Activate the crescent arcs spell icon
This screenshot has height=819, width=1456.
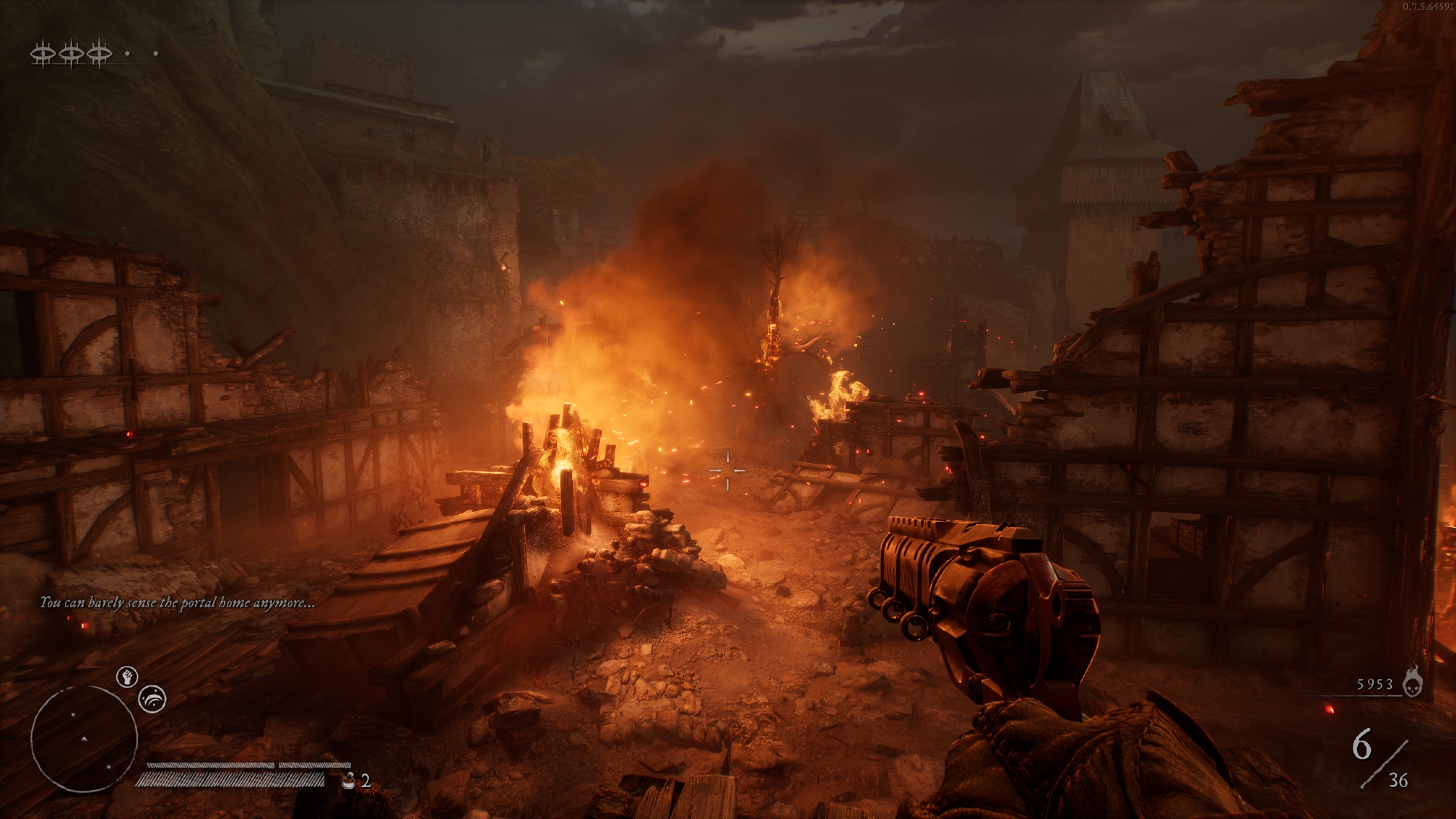[152, 700]
